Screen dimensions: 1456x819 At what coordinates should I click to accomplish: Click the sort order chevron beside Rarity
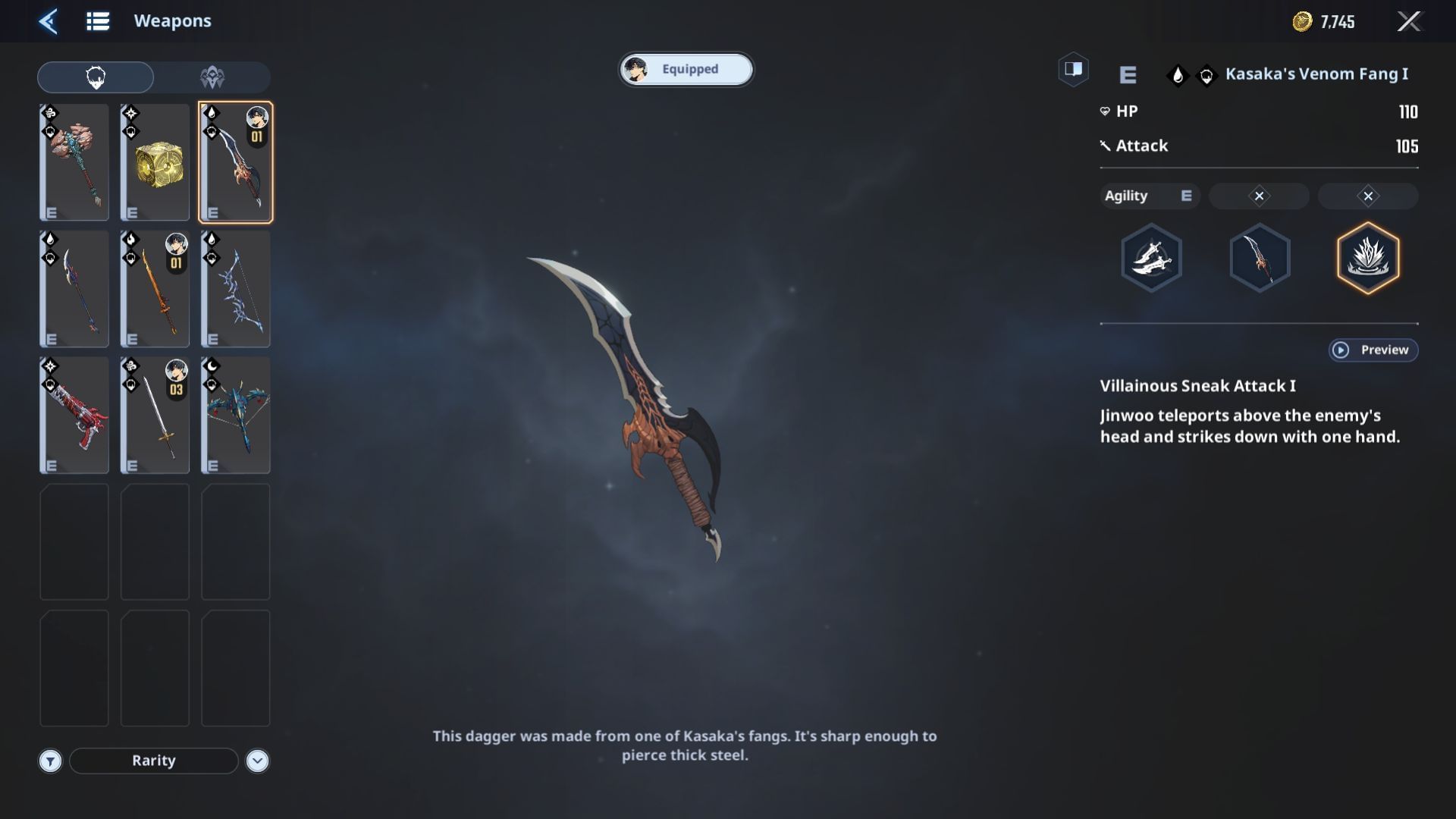click(x=256, y=761)
